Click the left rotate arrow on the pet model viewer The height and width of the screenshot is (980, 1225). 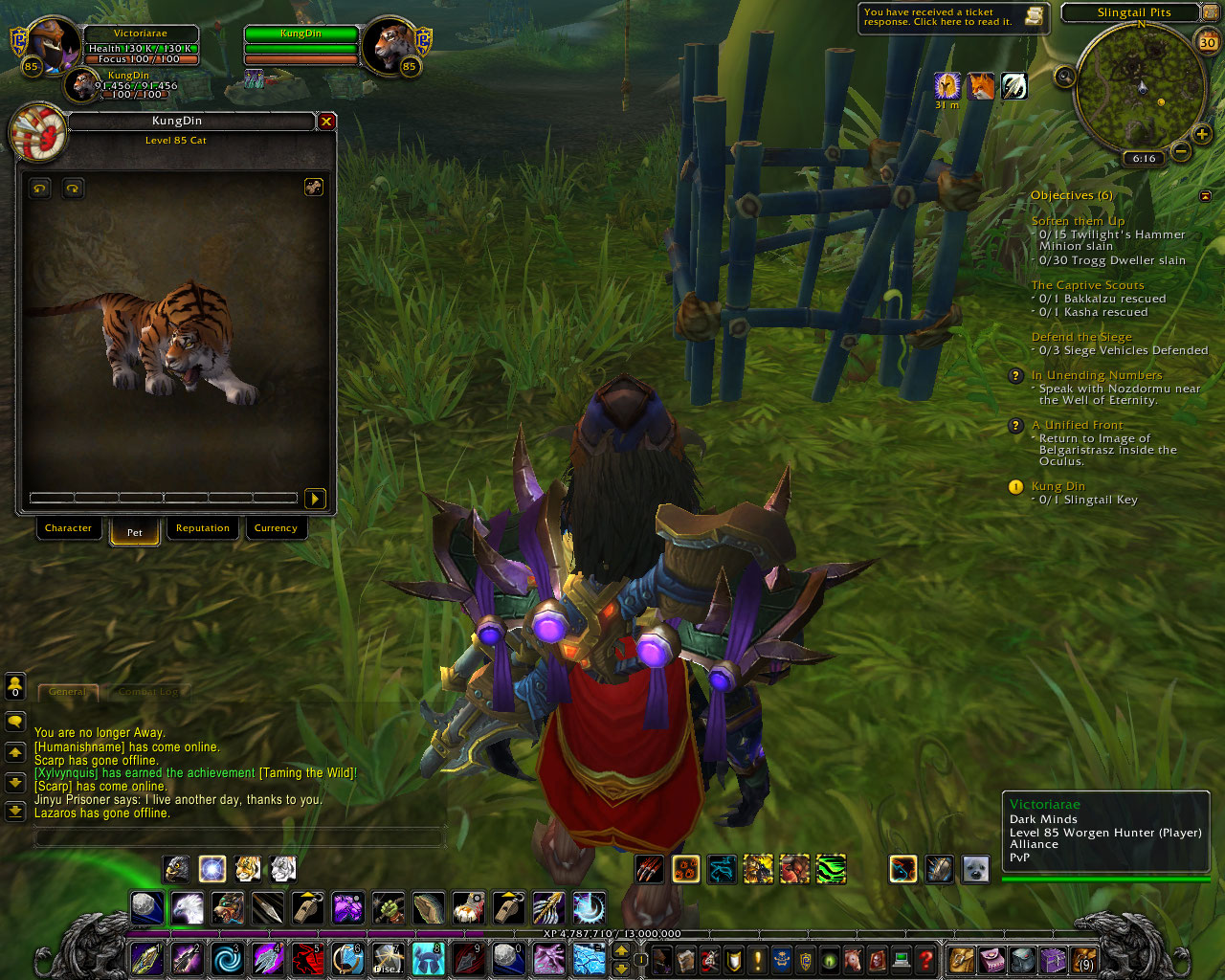tap(37, 189)
